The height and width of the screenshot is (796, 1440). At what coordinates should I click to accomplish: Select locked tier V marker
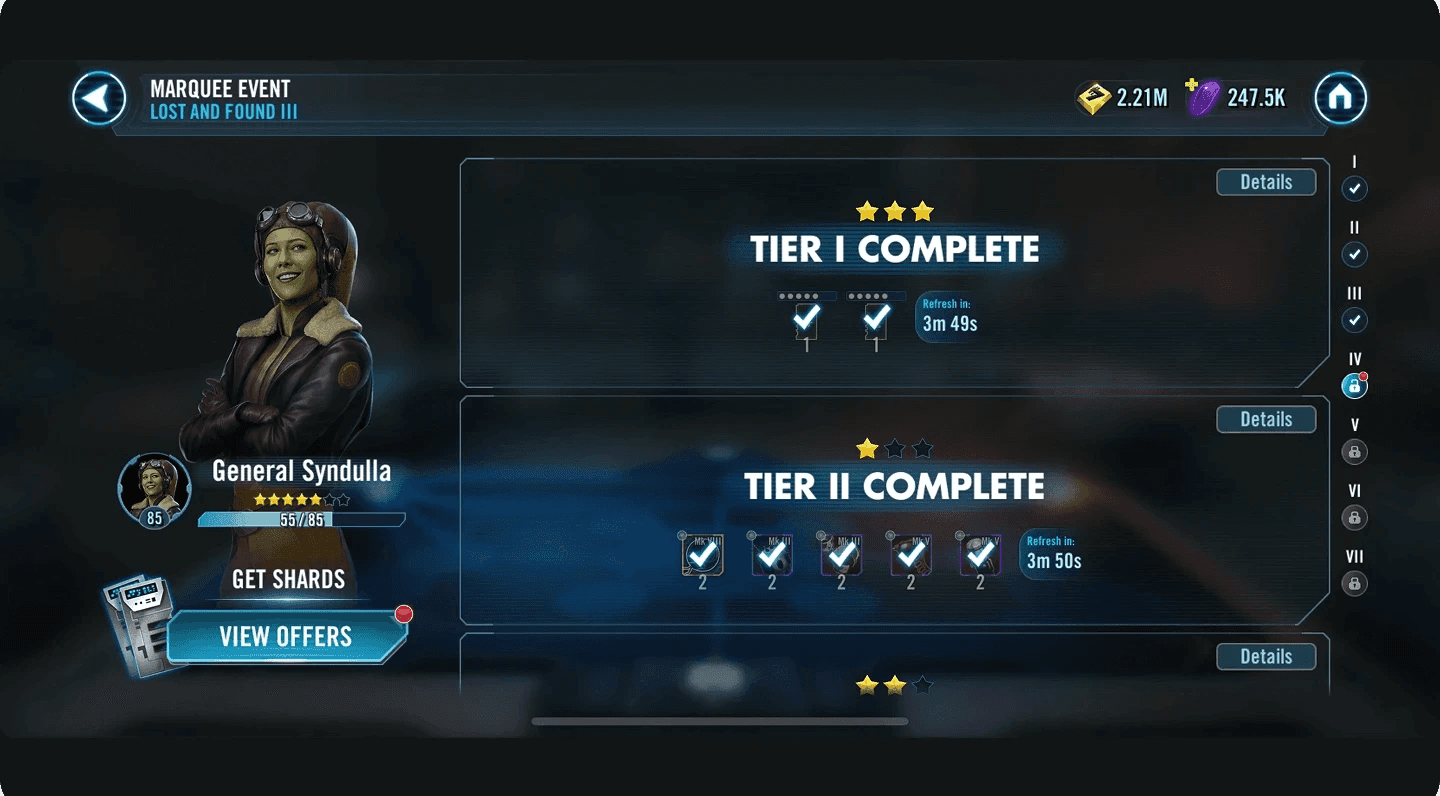click(x=1354, y=451)
